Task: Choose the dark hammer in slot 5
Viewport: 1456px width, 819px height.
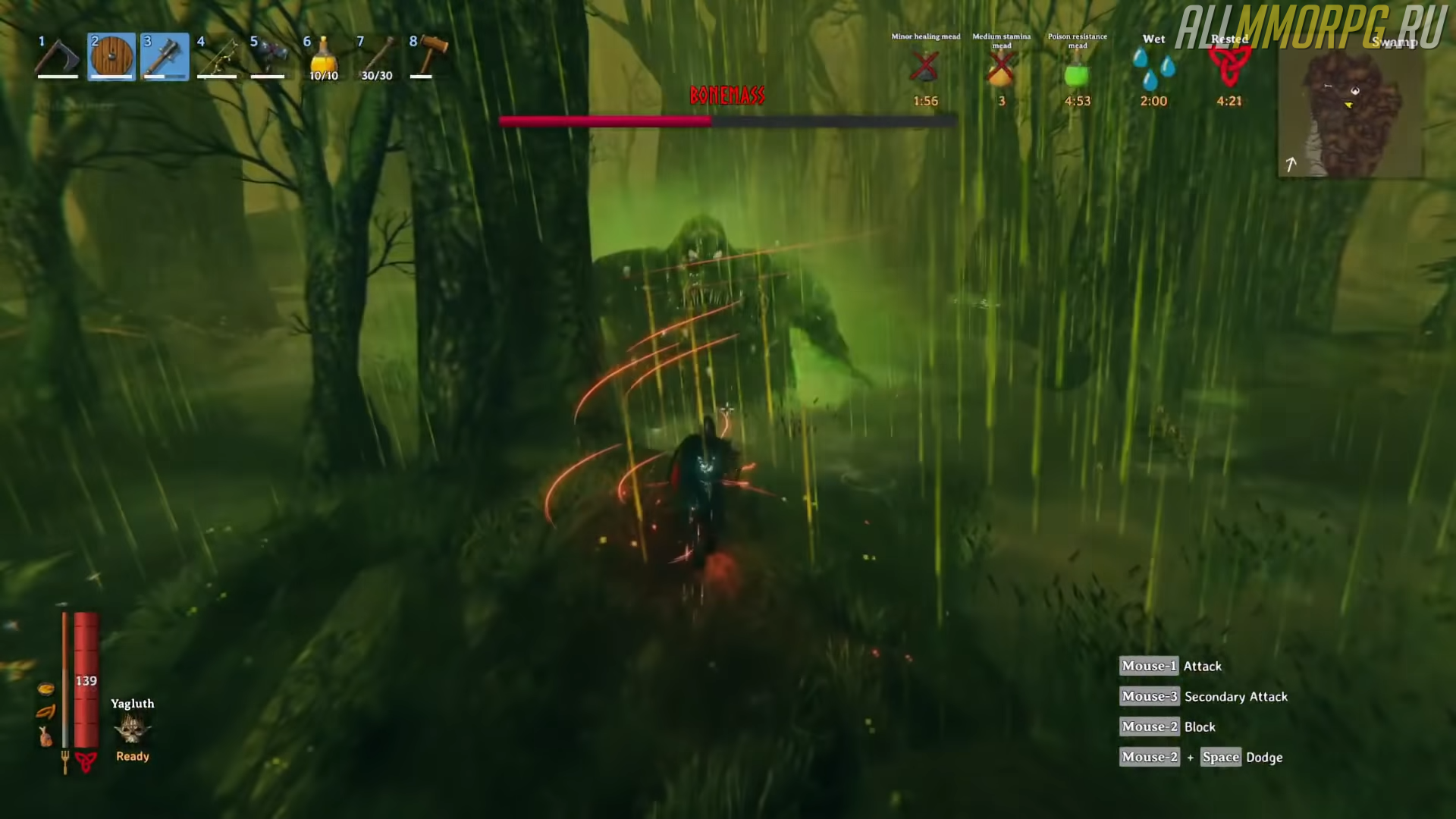Action: (x=271, y=57)
